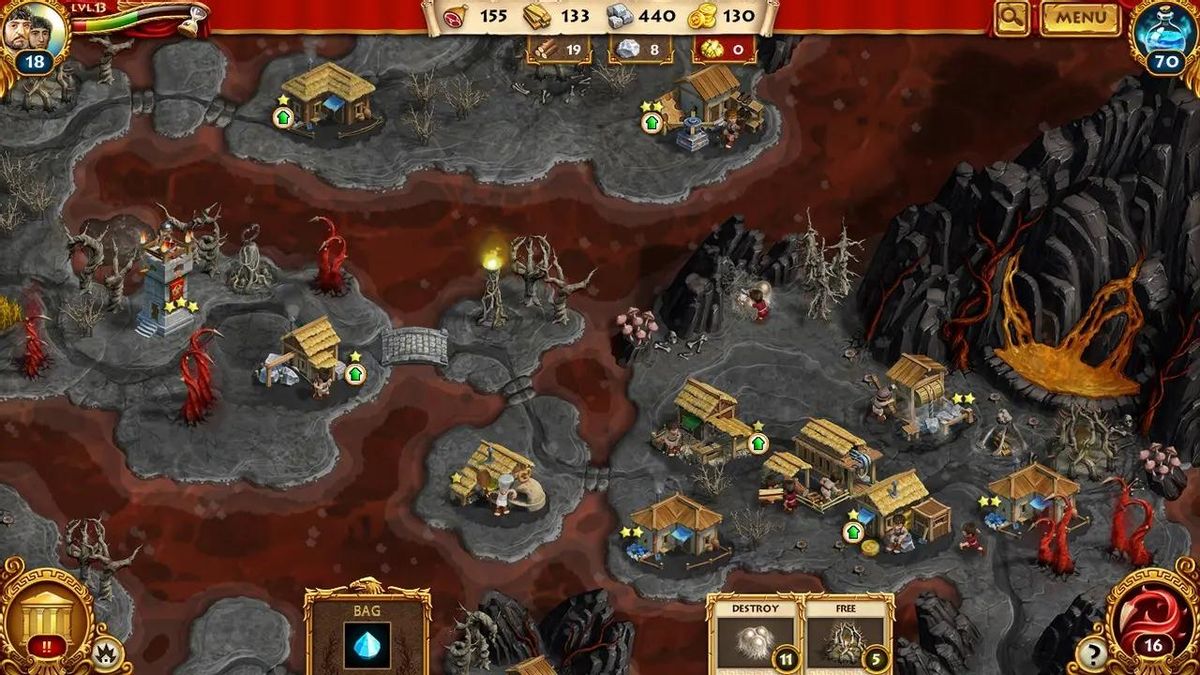Screen dimensions: 1200x675
Task: Click the workers portrait
Action: 33,30
